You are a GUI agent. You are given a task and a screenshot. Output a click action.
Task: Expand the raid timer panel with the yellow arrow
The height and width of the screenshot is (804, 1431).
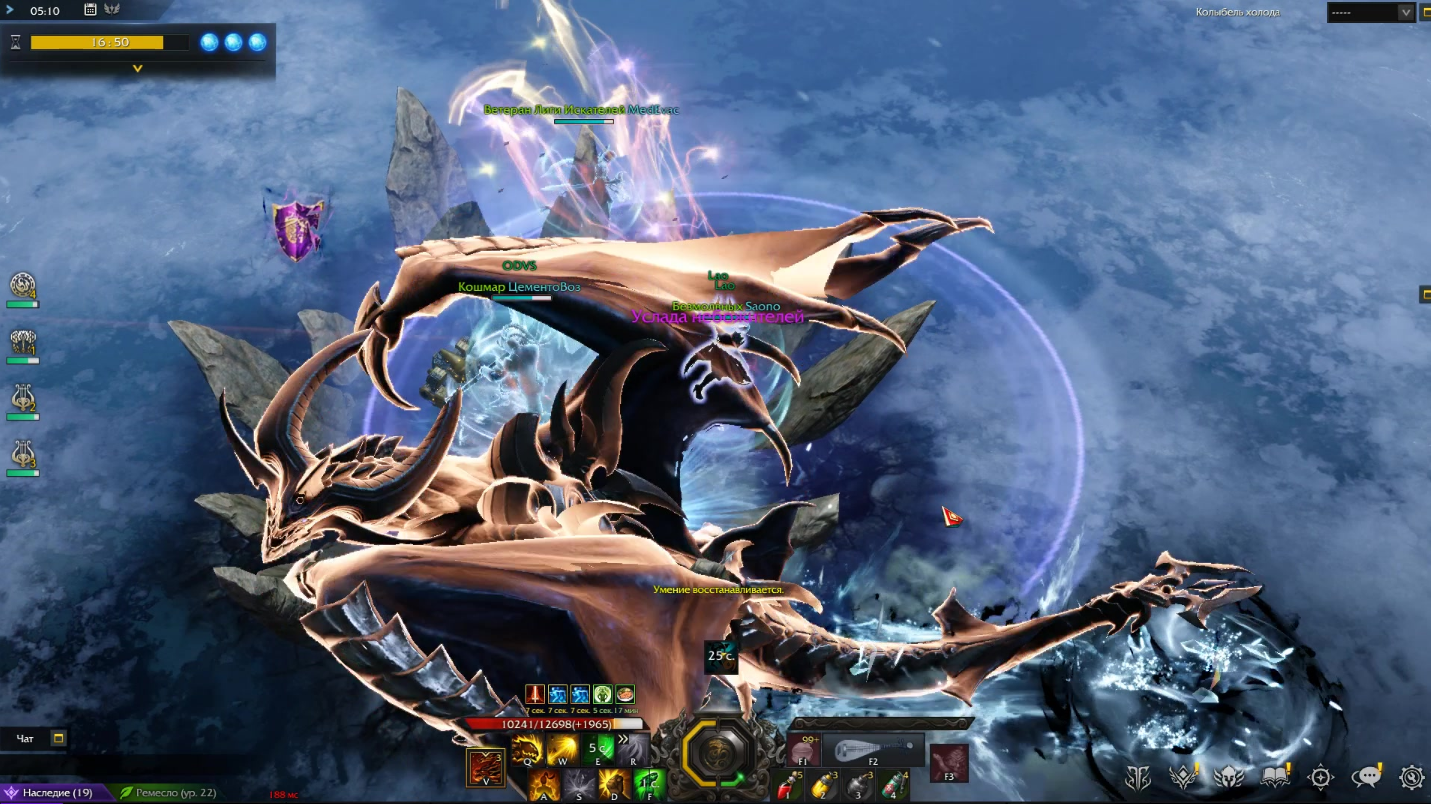(138, 69)
